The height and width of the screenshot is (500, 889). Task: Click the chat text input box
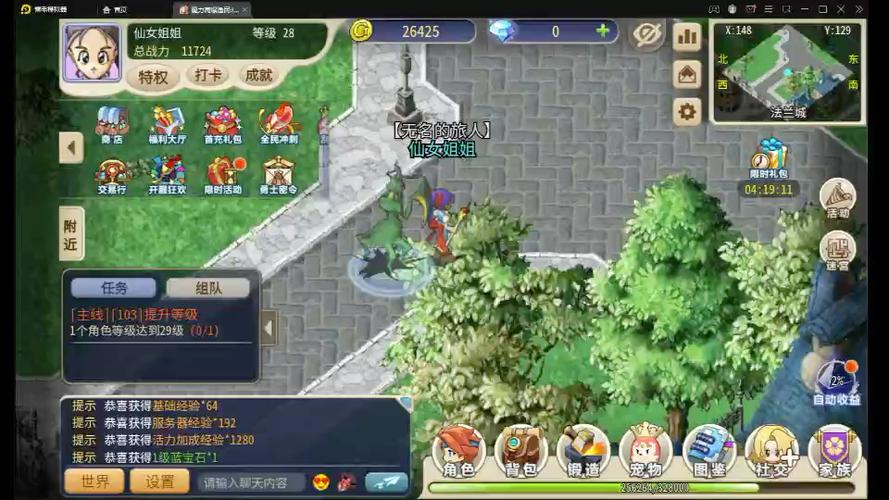pyautogui.click(x=250, y=482)
